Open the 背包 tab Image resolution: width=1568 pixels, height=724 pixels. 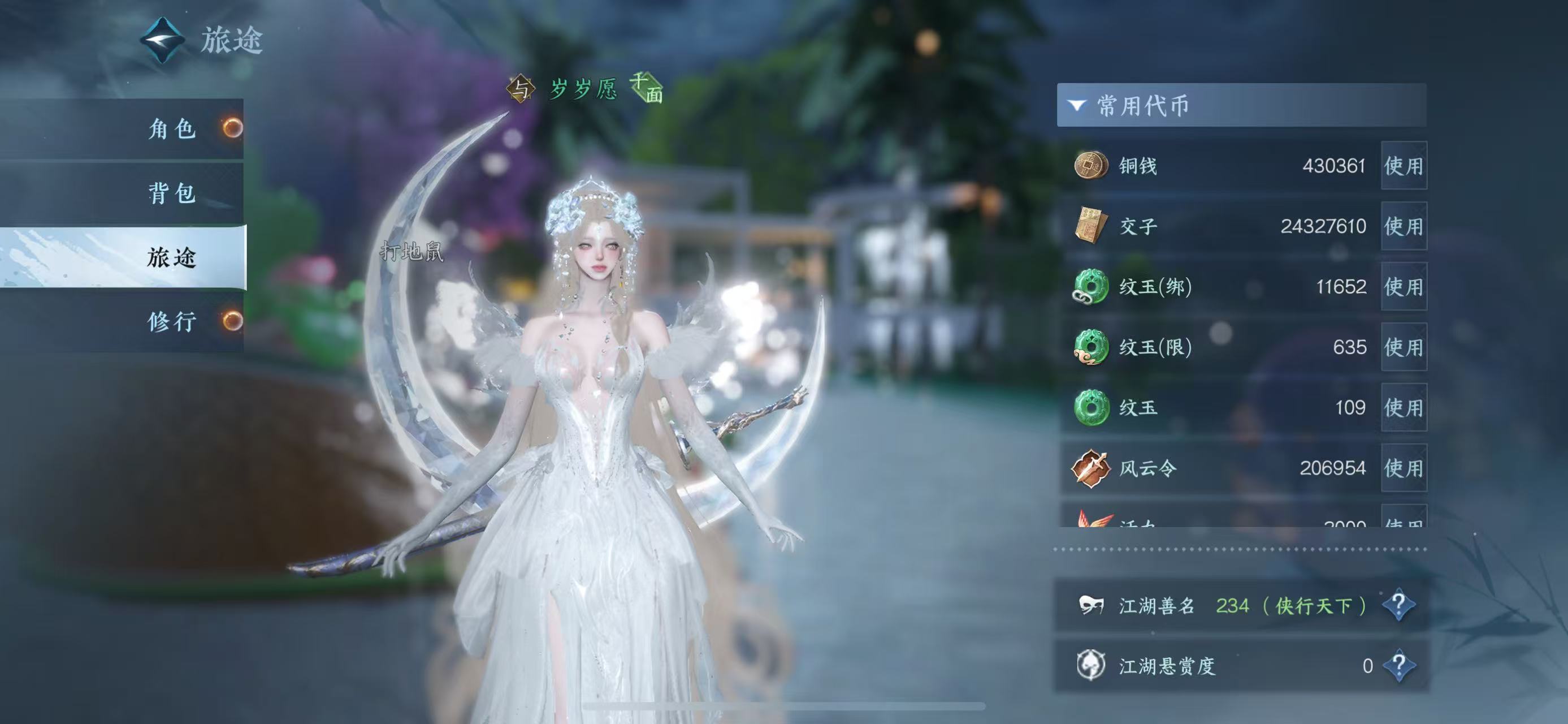point(172,193)
